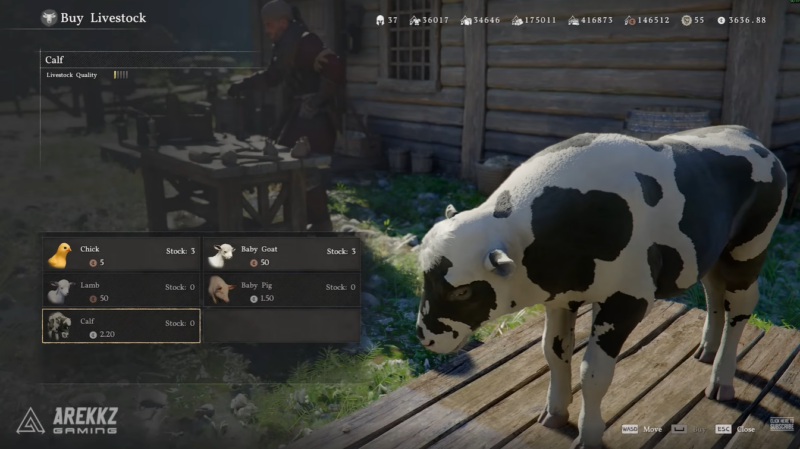Pick the Lamb entry in the shop
Viewport: 800px width, 449px height.
click(x=120, y=291)
